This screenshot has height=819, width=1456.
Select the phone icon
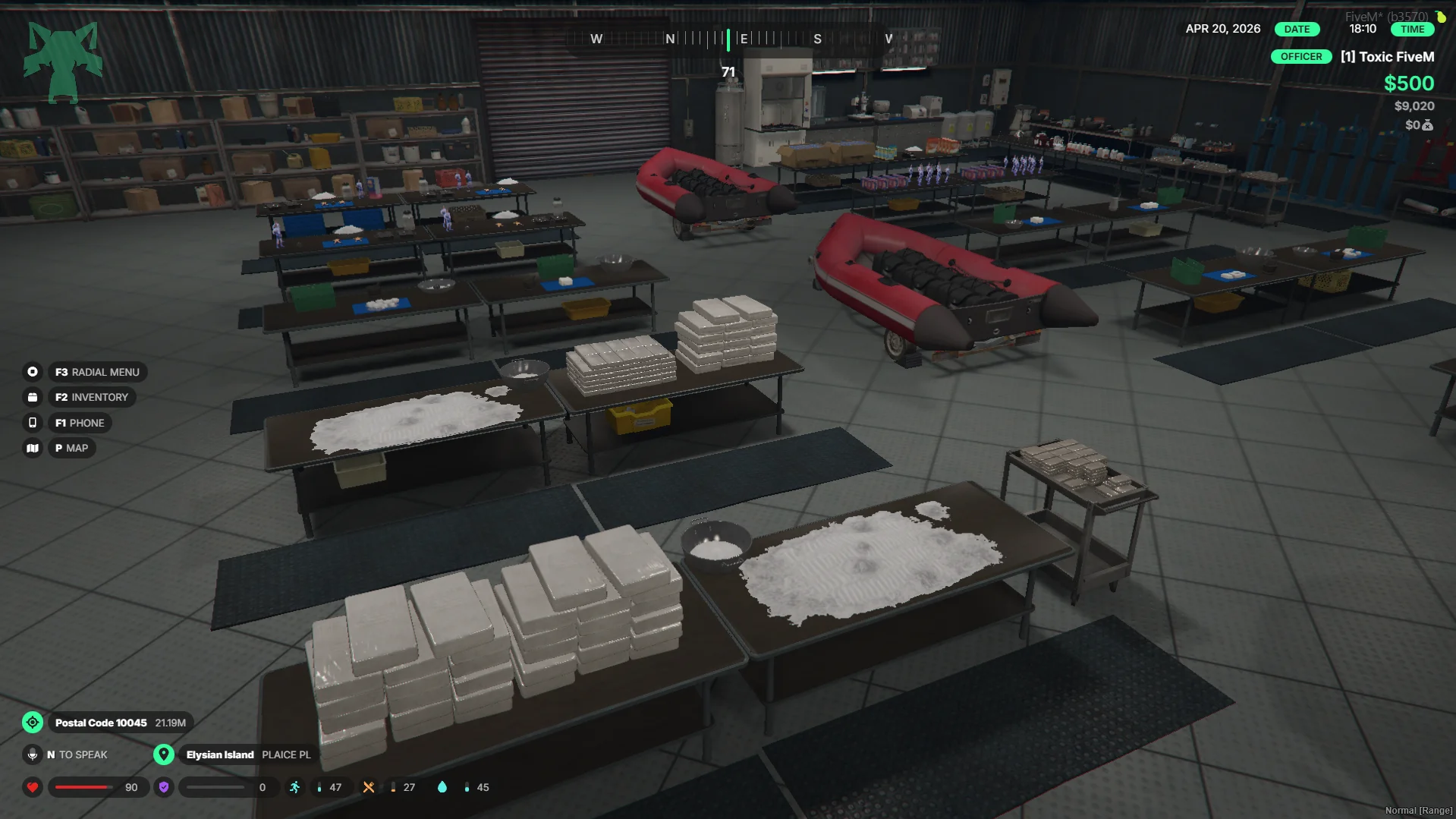pyautogui.click(x=33, y=423)
